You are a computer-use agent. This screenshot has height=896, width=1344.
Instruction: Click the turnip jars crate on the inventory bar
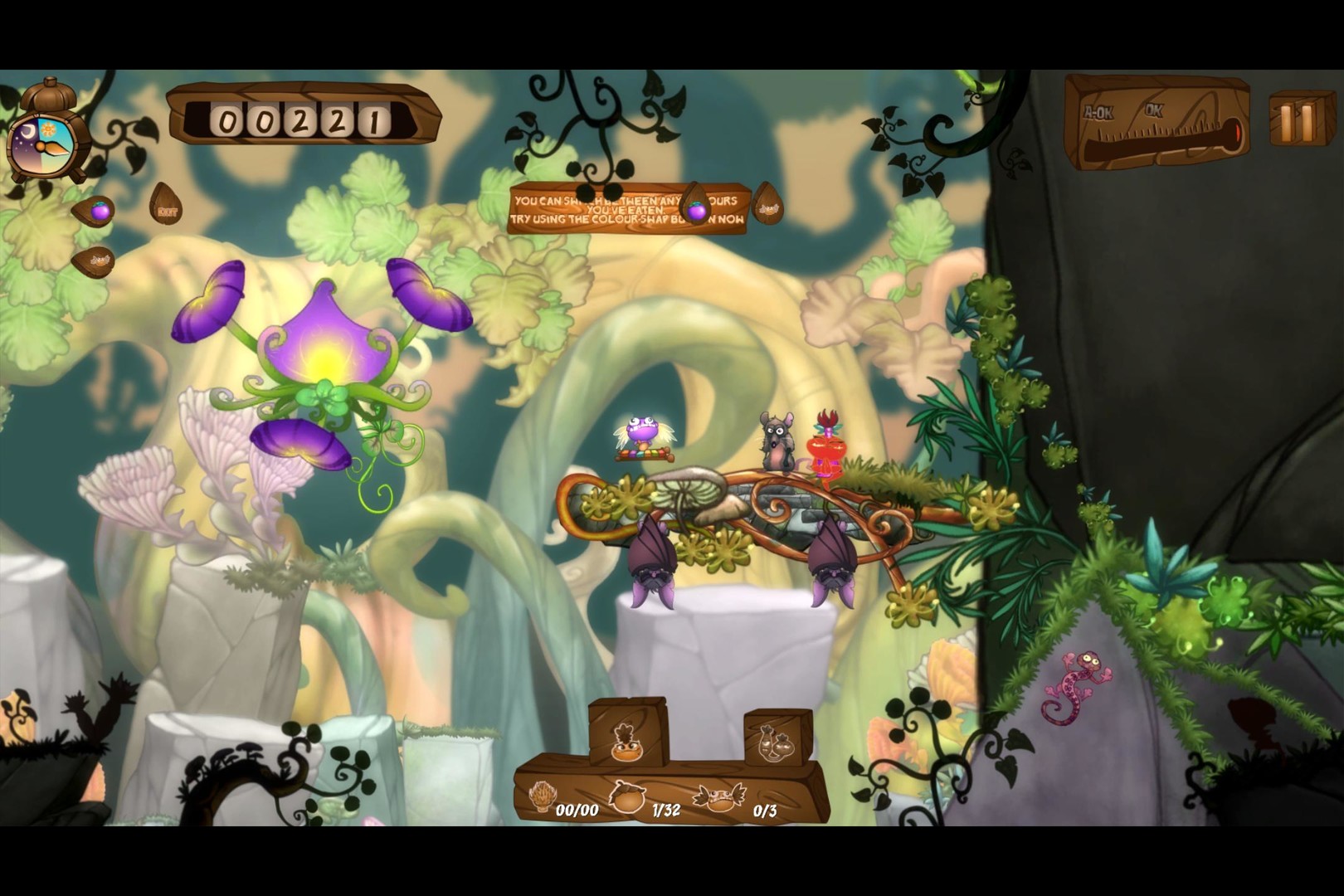[777, 738]
